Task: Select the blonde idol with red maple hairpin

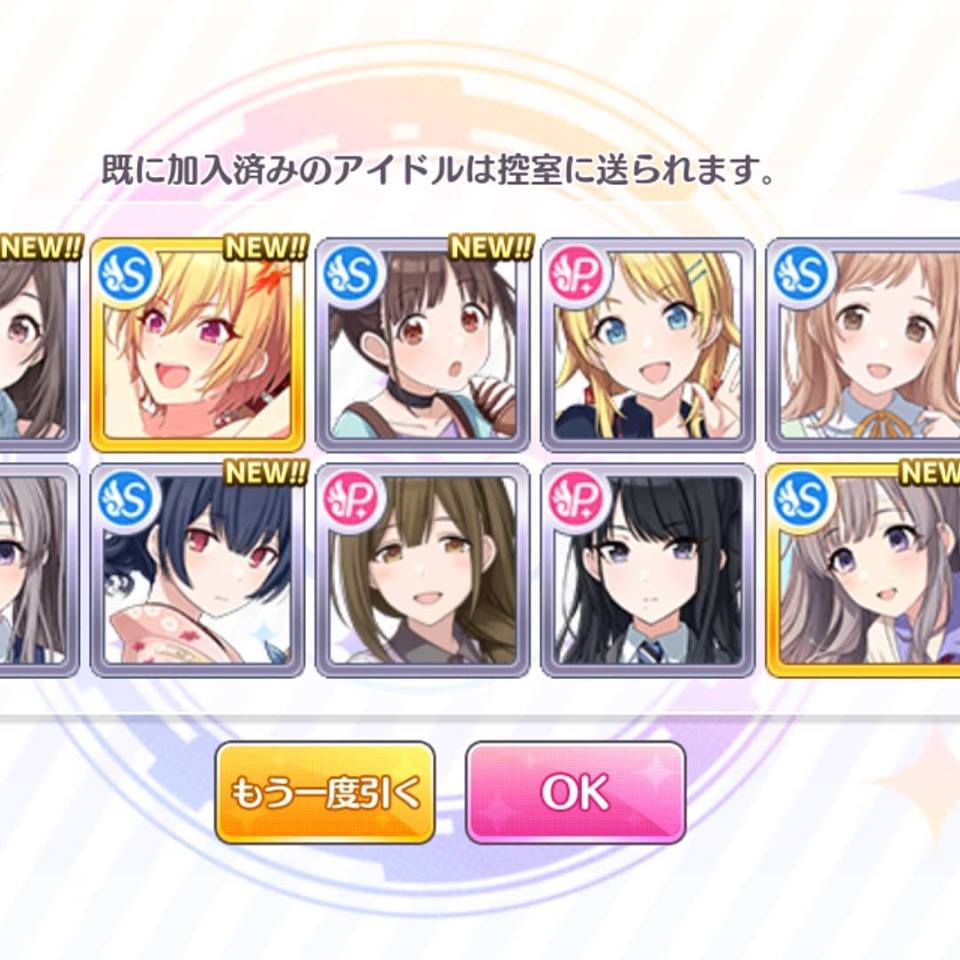Action: (198, 345)
